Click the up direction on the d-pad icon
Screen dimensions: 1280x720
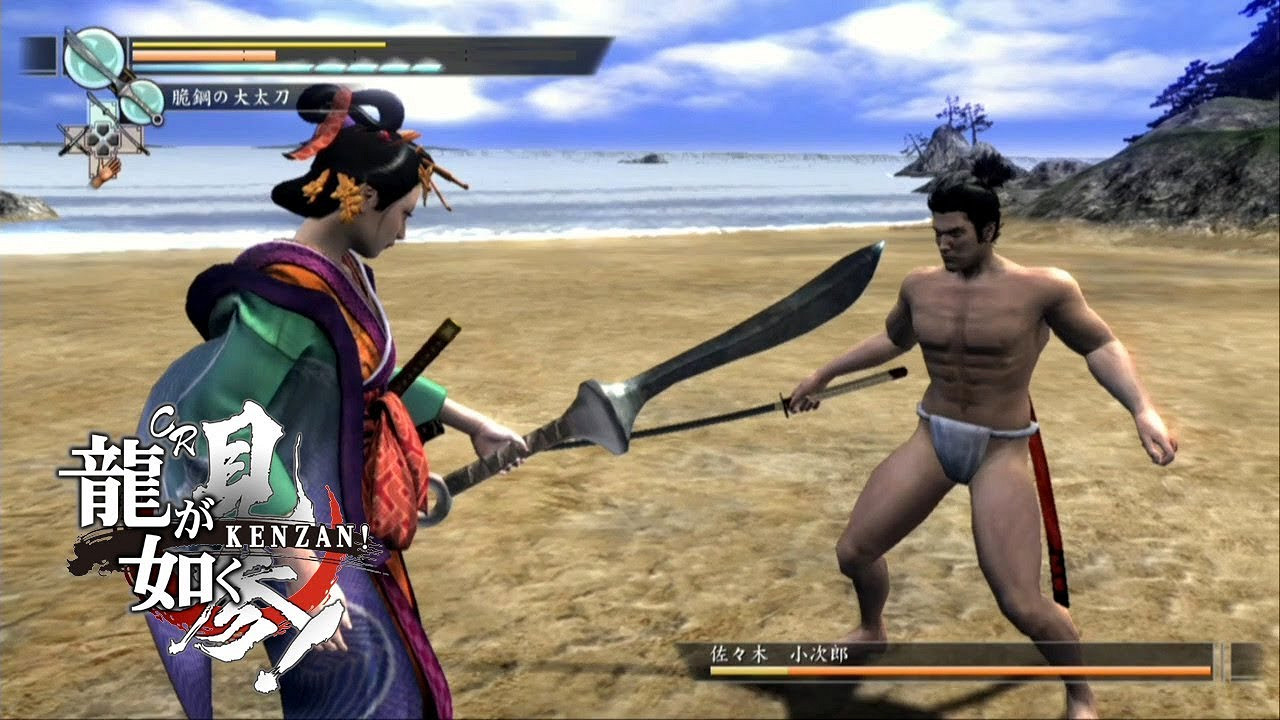(x=102, y=127)
